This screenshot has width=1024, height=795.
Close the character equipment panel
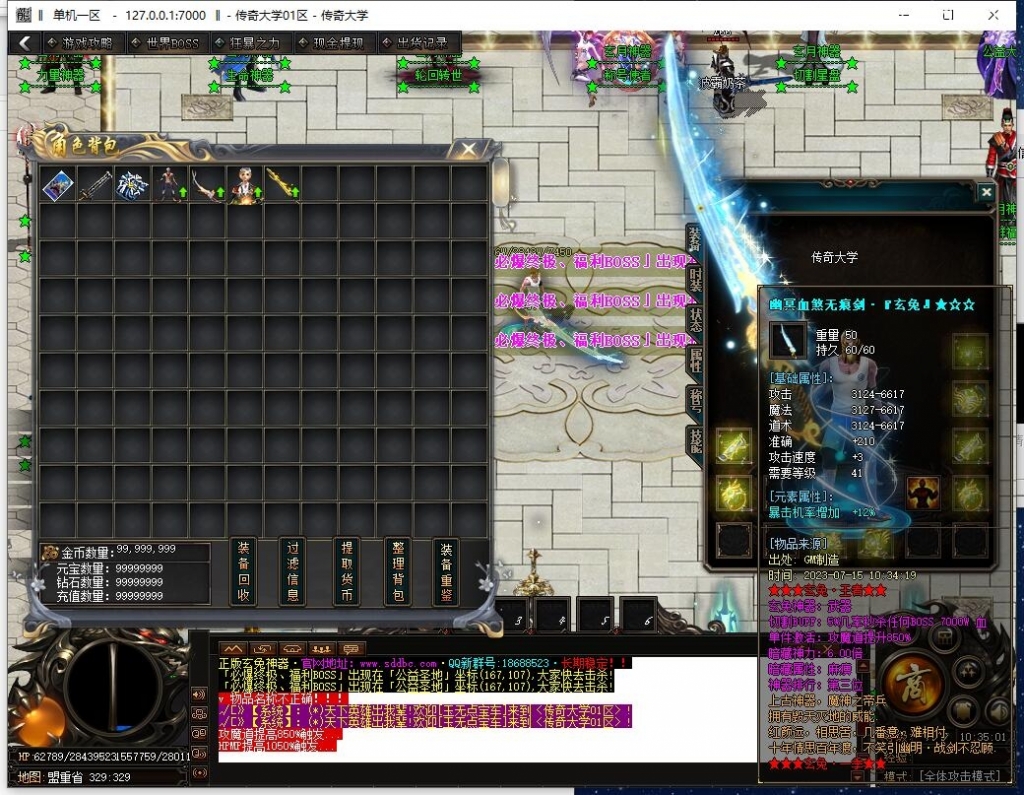986,192
